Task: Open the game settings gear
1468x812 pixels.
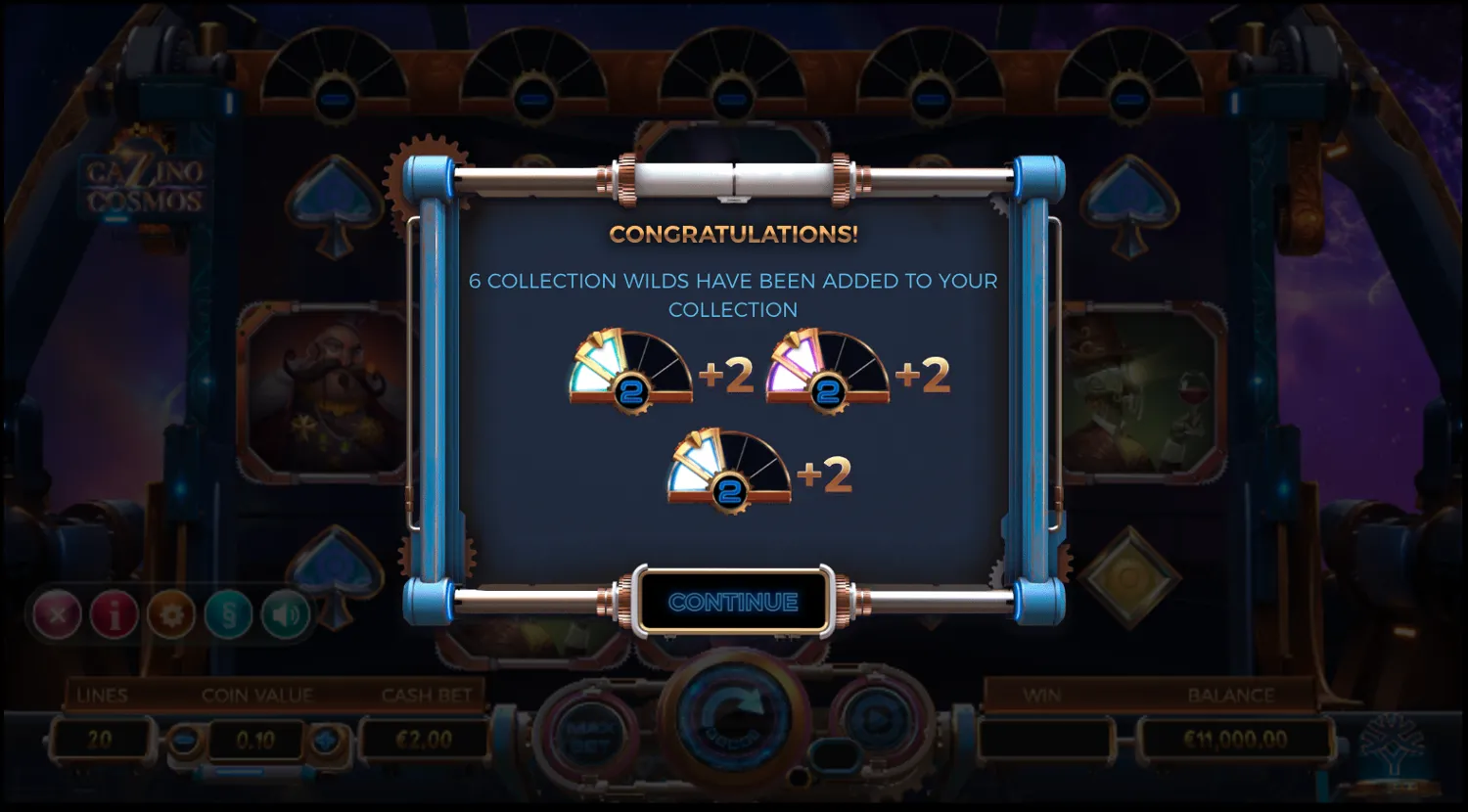Action: coord(170,614)
